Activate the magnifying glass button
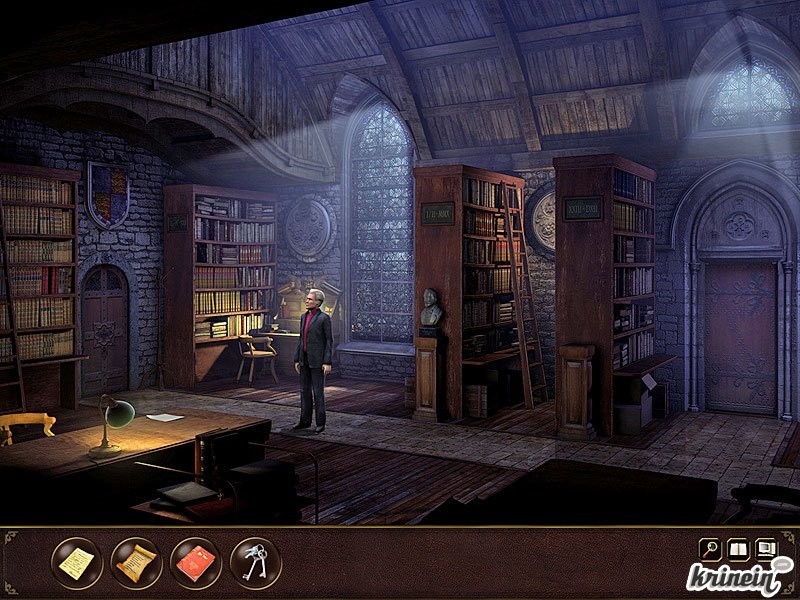 (x=709, y=549)
